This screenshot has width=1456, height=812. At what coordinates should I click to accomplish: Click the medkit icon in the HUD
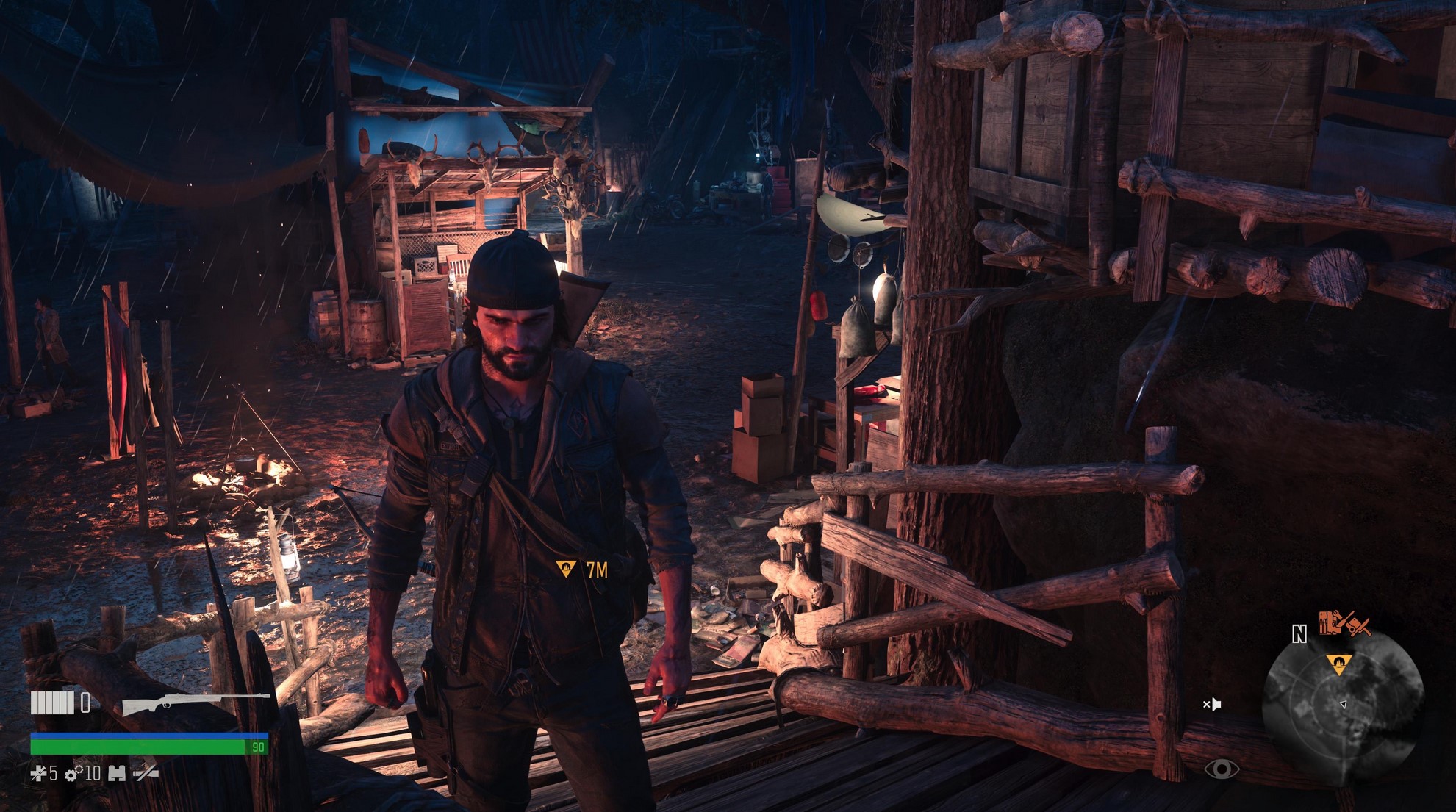(38, 773)
